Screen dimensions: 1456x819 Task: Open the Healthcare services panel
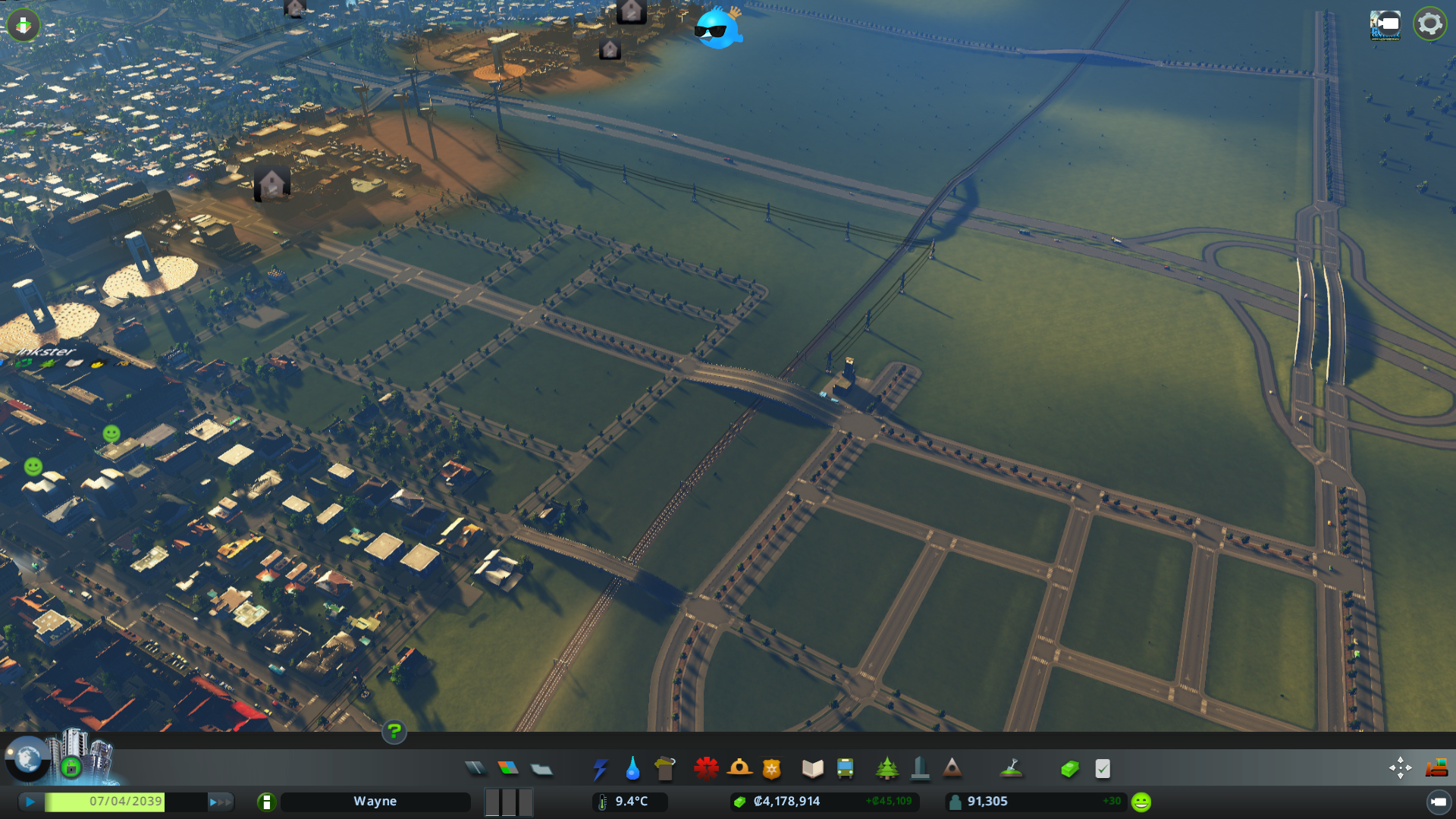tap(707, 768)
